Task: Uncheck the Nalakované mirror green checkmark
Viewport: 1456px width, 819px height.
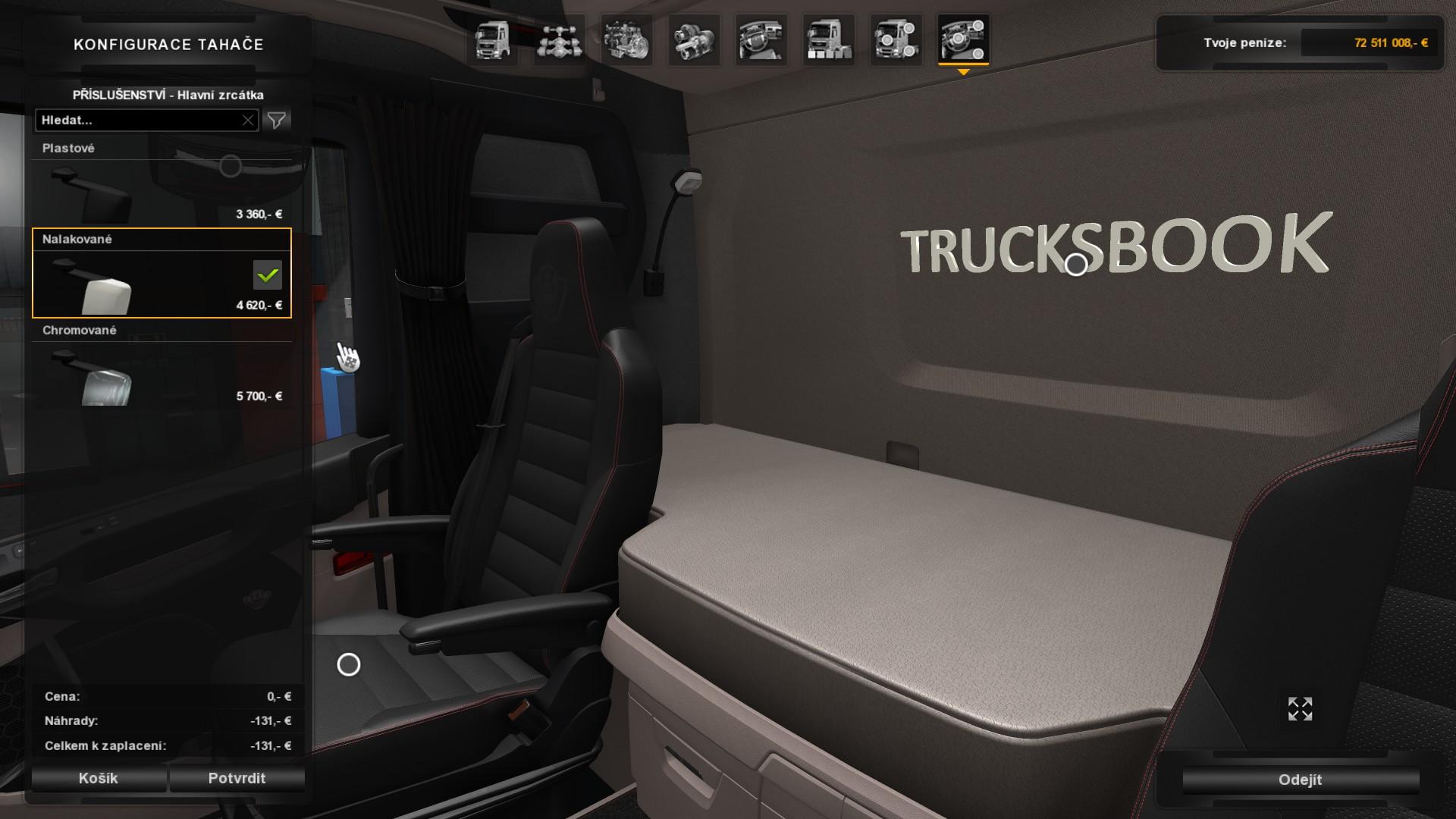Action: 267,275
